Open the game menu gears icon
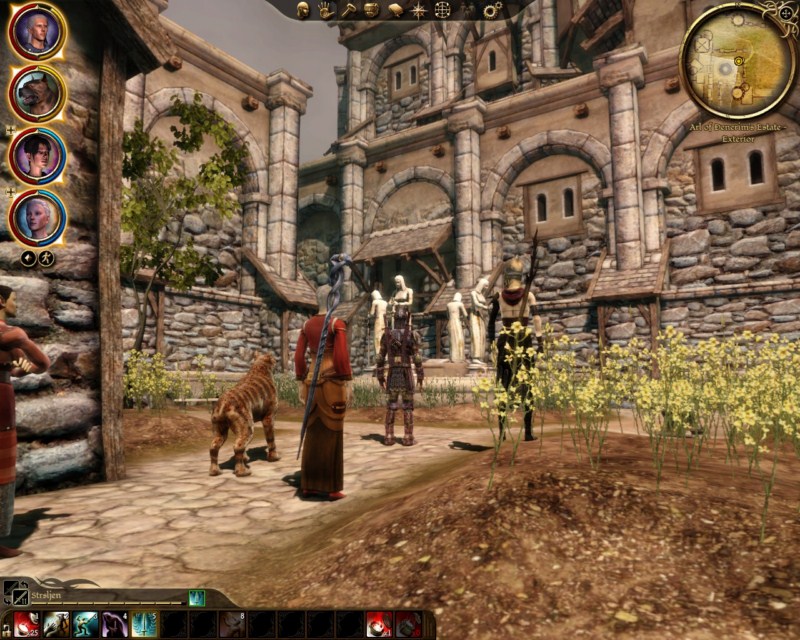 pyautogui.click(x=492, y=10)
